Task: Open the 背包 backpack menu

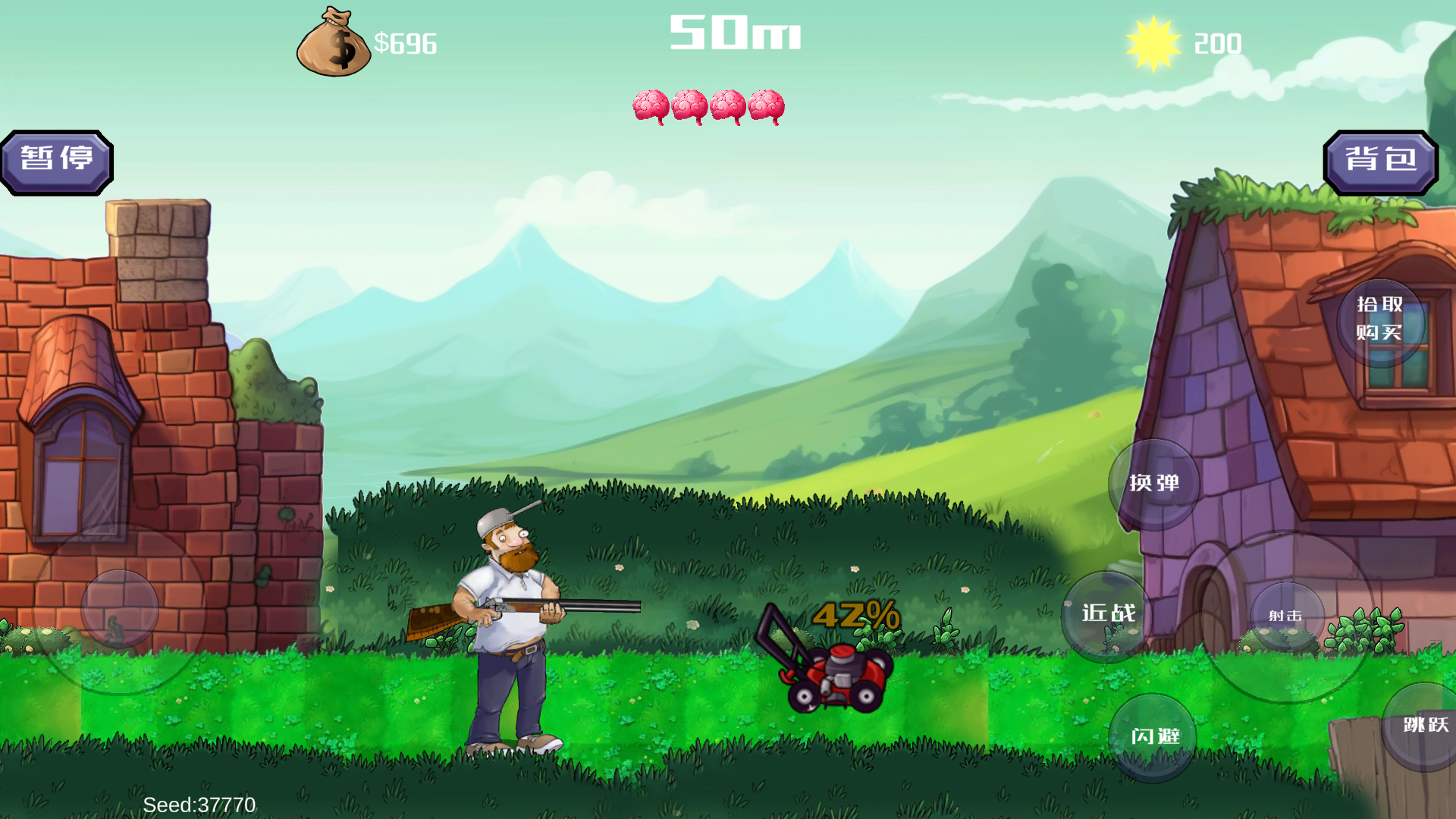Action: [1380, 162]
